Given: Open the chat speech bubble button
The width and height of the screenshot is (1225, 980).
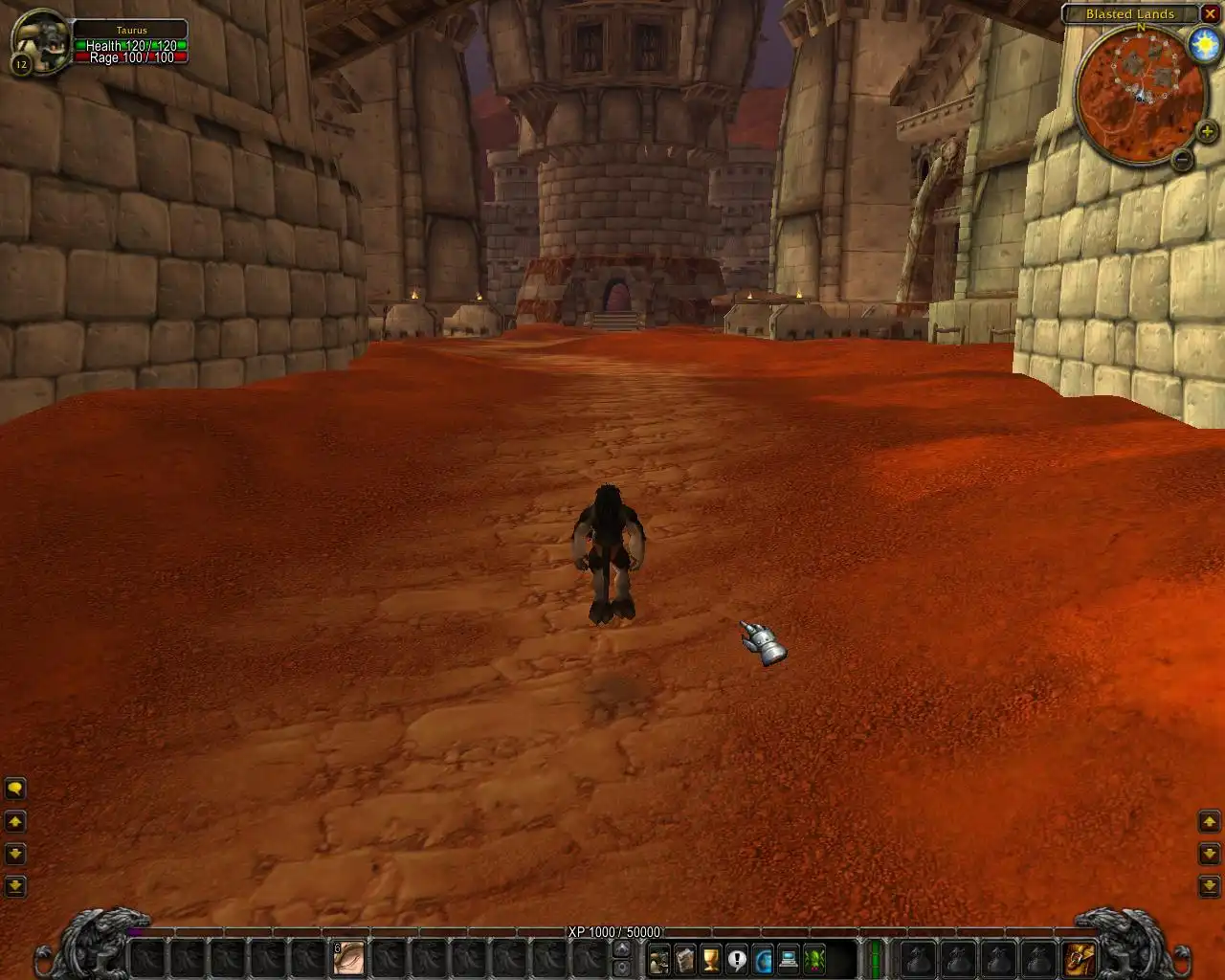Looking at the screenshot, I should click(x=15, y=789).
